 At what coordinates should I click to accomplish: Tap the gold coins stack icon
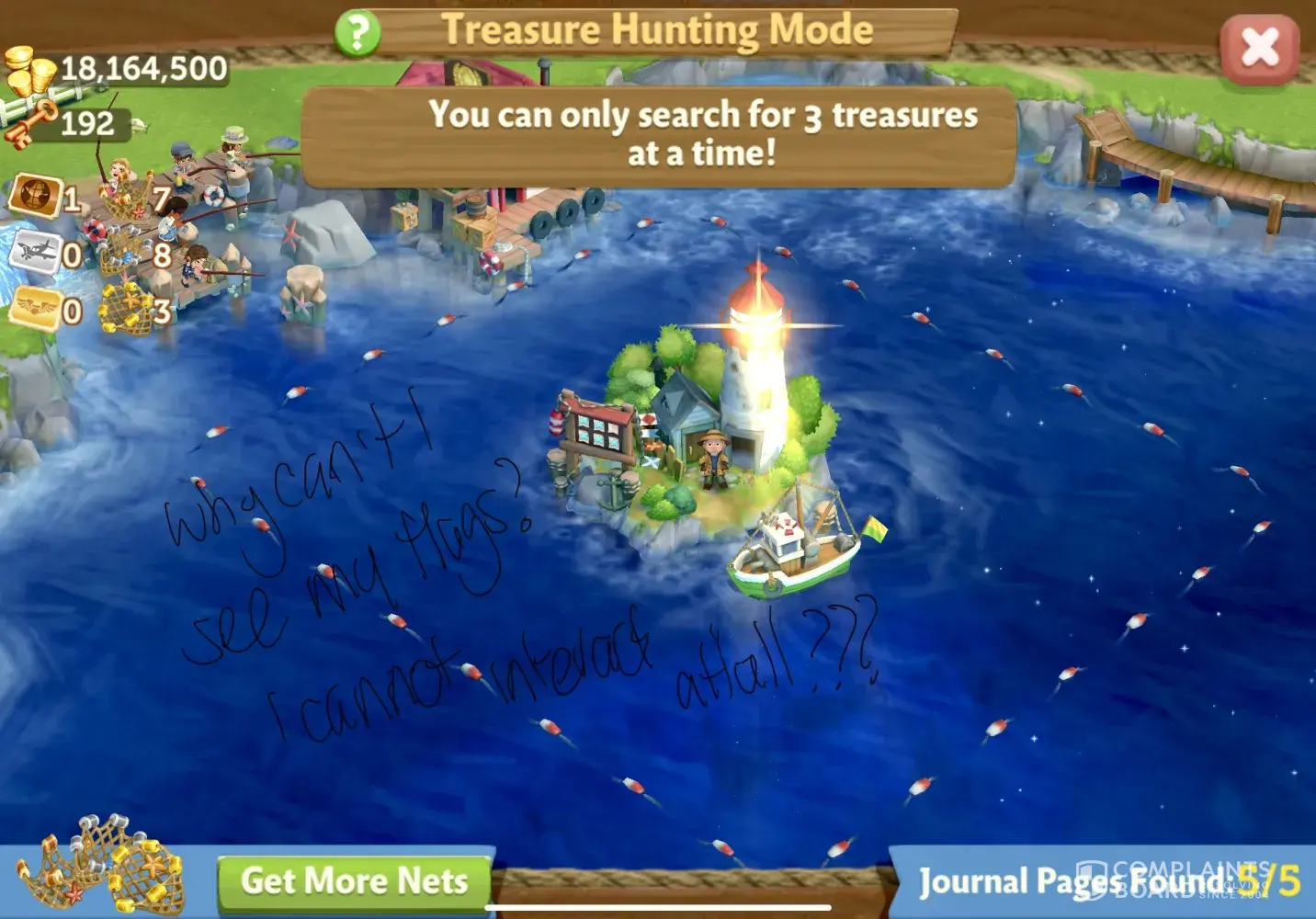29,72
